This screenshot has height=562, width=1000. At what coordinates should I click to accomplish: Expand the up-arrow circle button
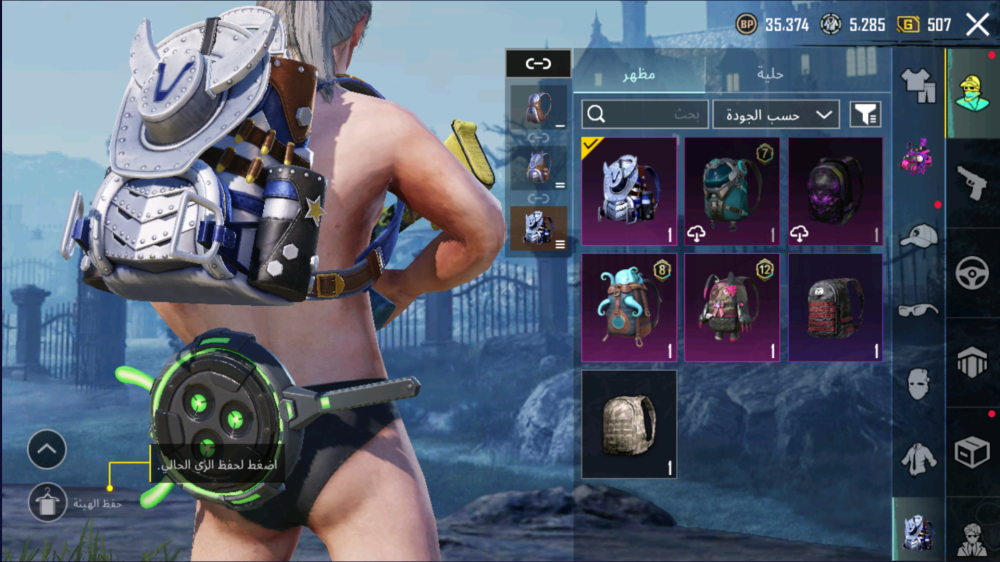click(x=47, y=450)
